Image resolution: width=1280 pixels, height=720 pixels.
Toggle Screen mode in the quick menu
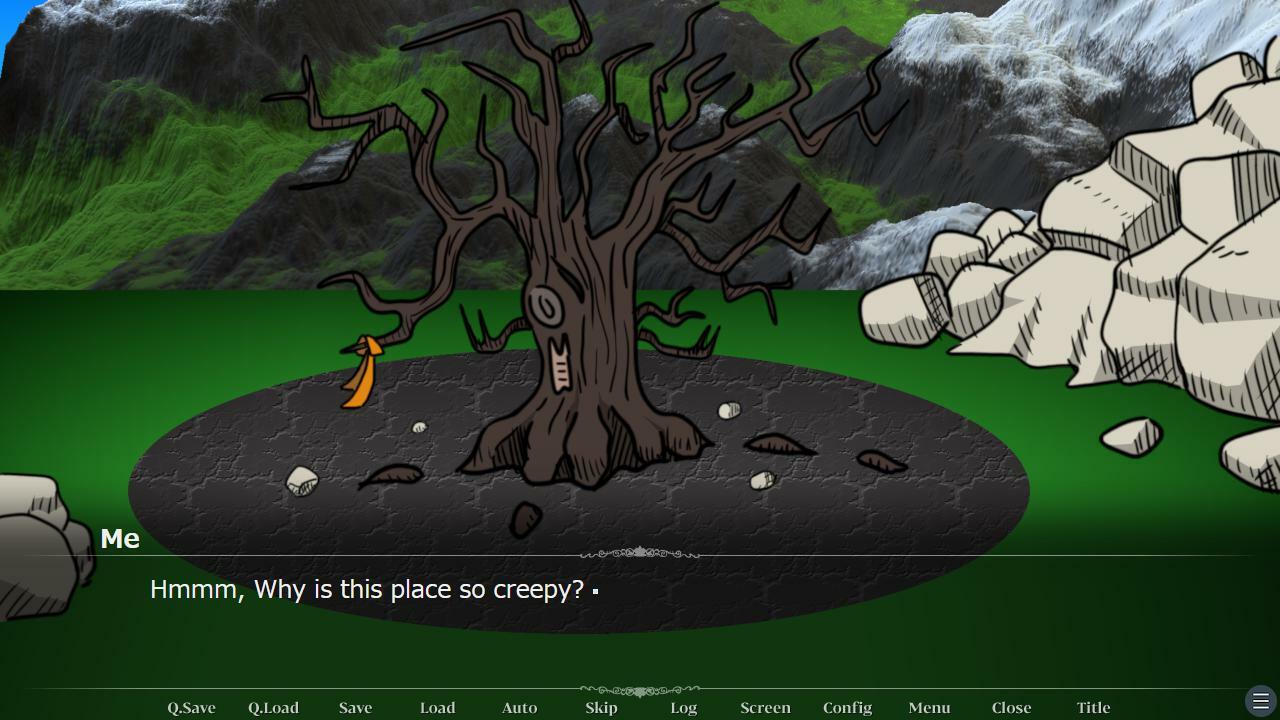click(x=765, y=707)
